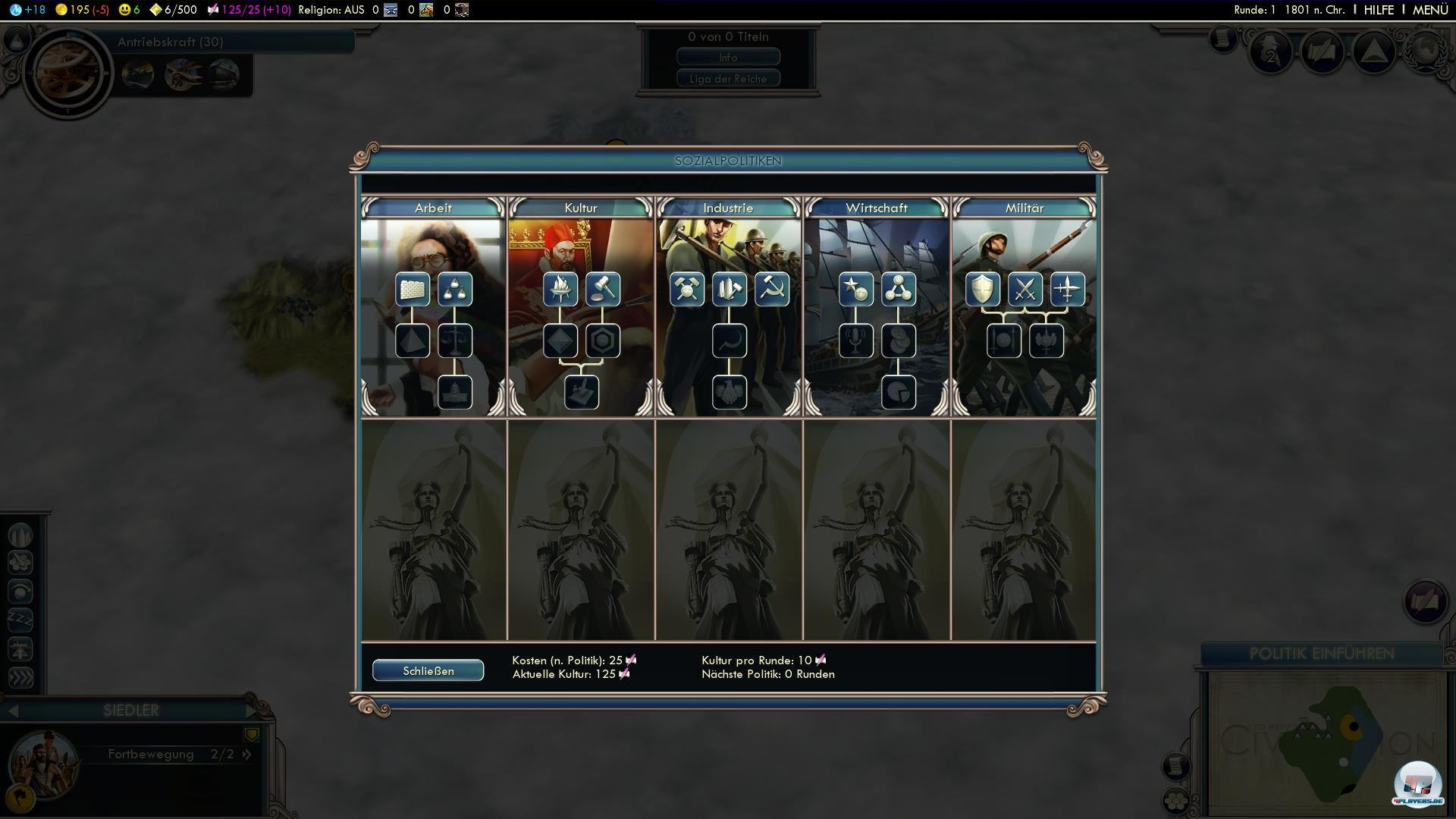Adopt the gavel policy in Kultur
Screen dimensions: 1456x819
coord(603,290)
